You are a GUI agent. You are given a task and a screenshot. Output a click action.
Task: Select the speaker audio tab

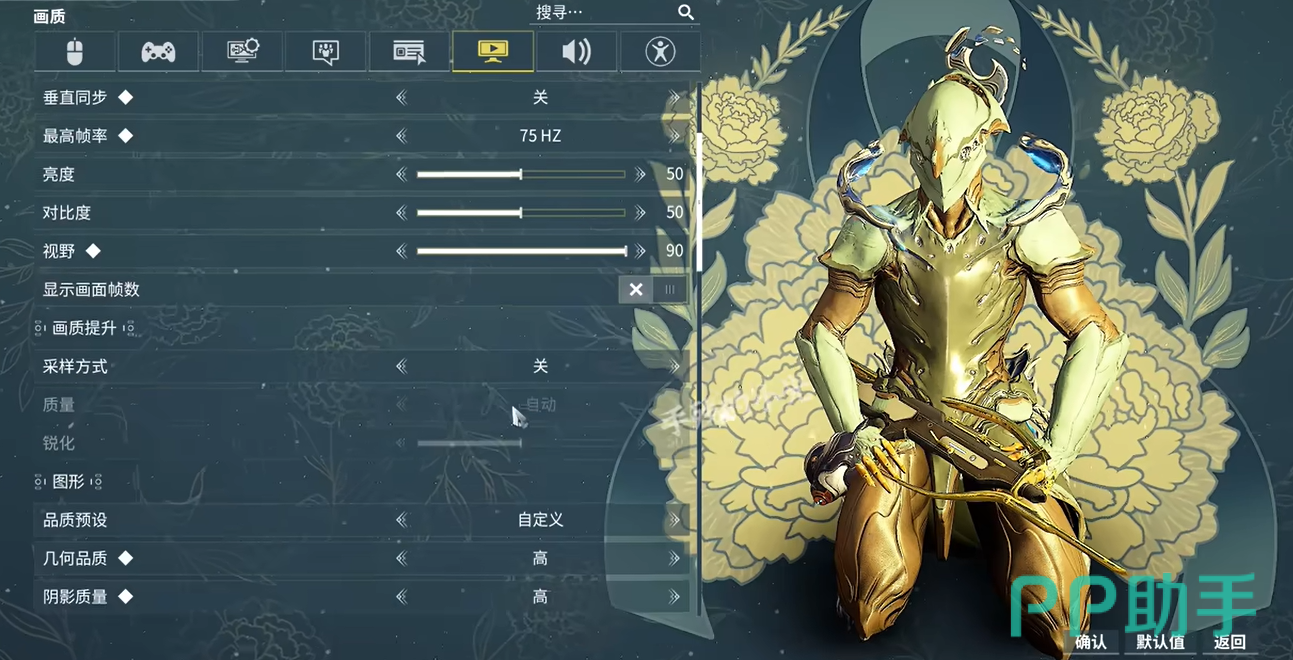point(576,51)
